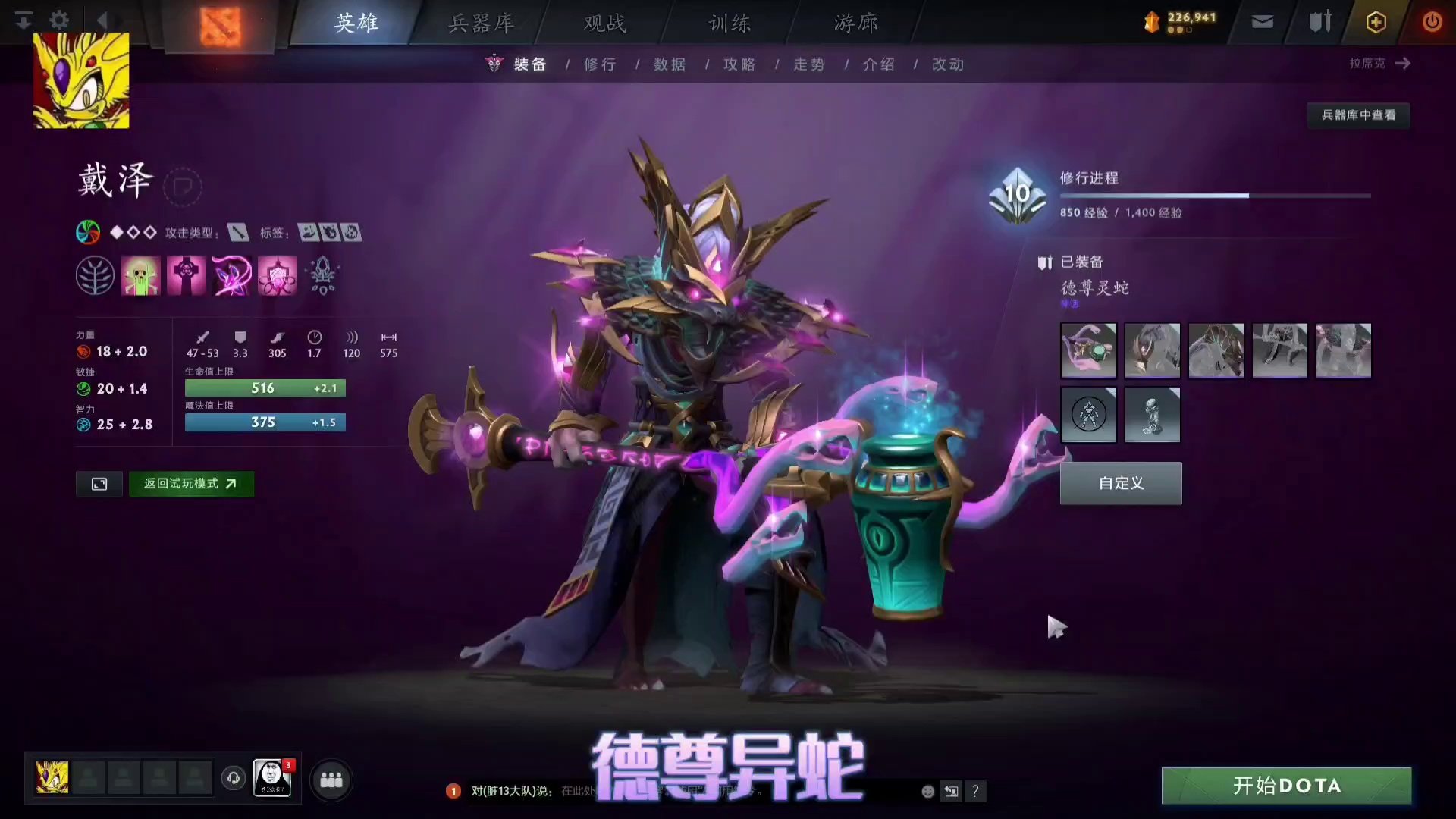Click the power/quit icon in top right
Screen dimensions: 1456x819
[1432, 21]
